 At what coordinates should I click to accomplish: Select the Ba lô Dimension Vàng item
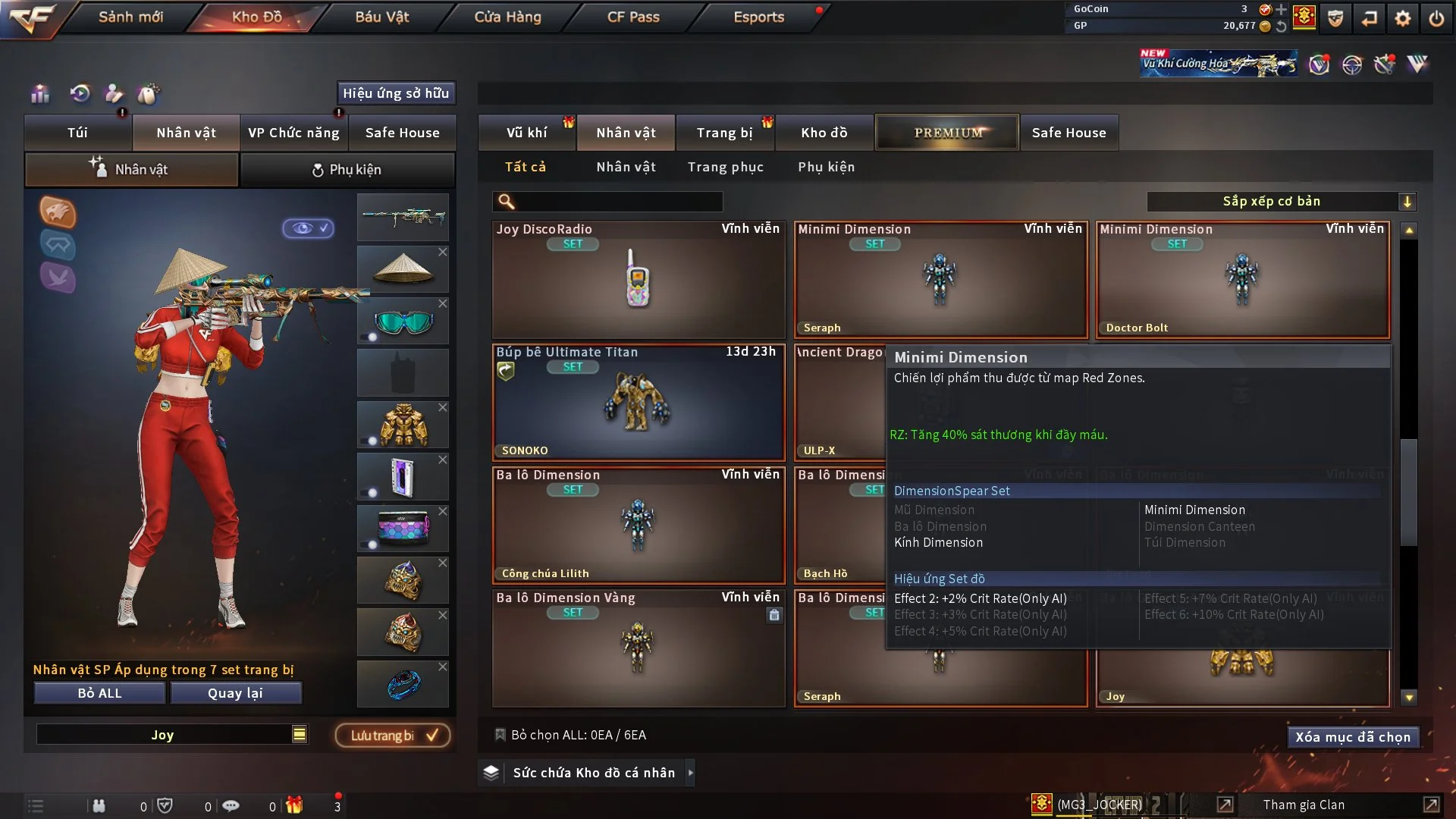coord(638,648)
